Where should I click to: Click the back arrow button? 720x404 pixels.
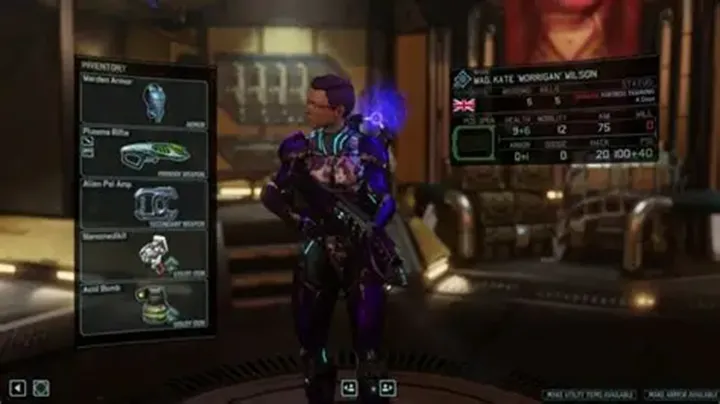click(x=17, y=388)
